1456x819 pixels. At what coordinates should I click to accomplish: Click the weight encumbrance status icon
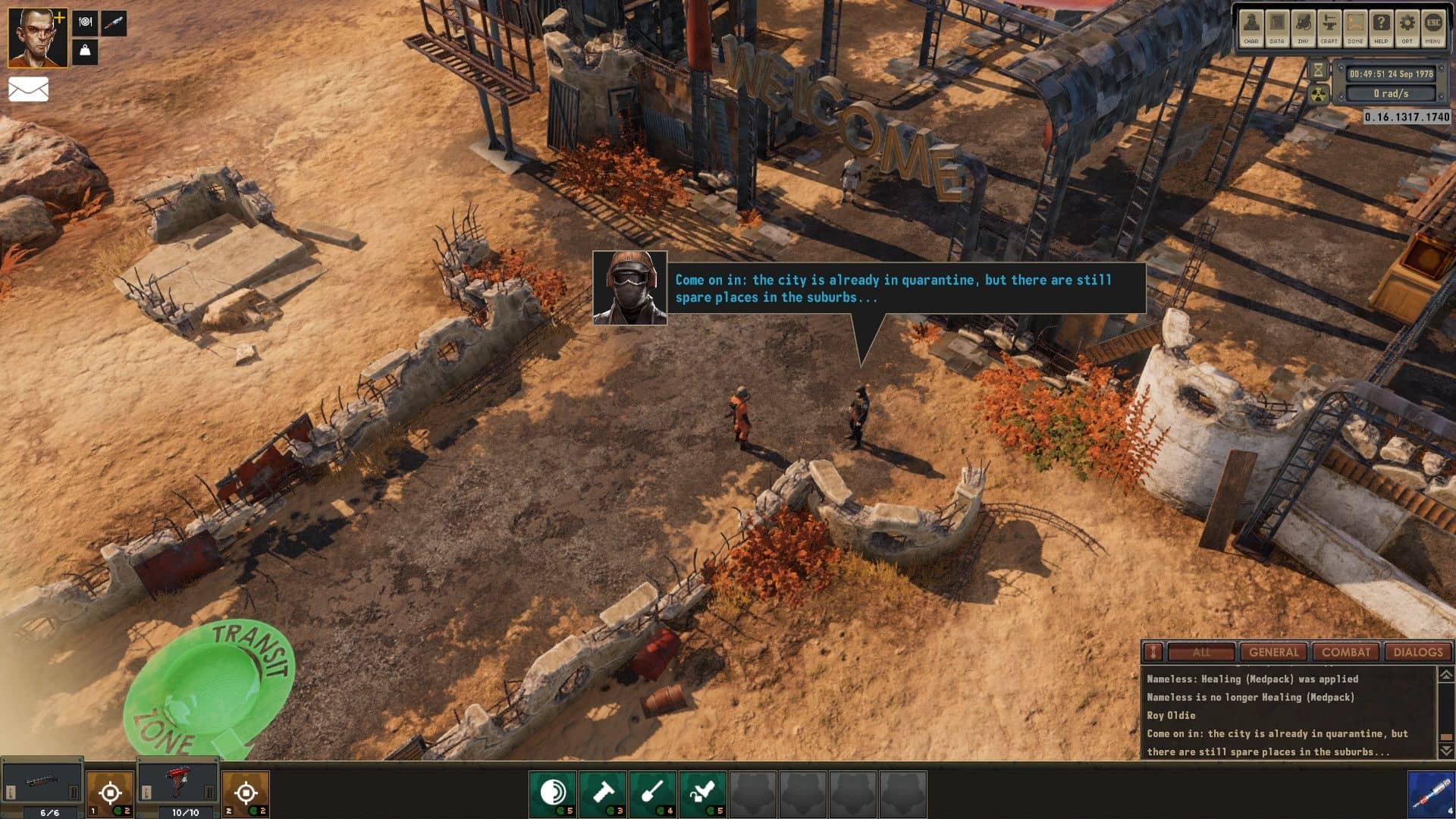click(85, 52)
